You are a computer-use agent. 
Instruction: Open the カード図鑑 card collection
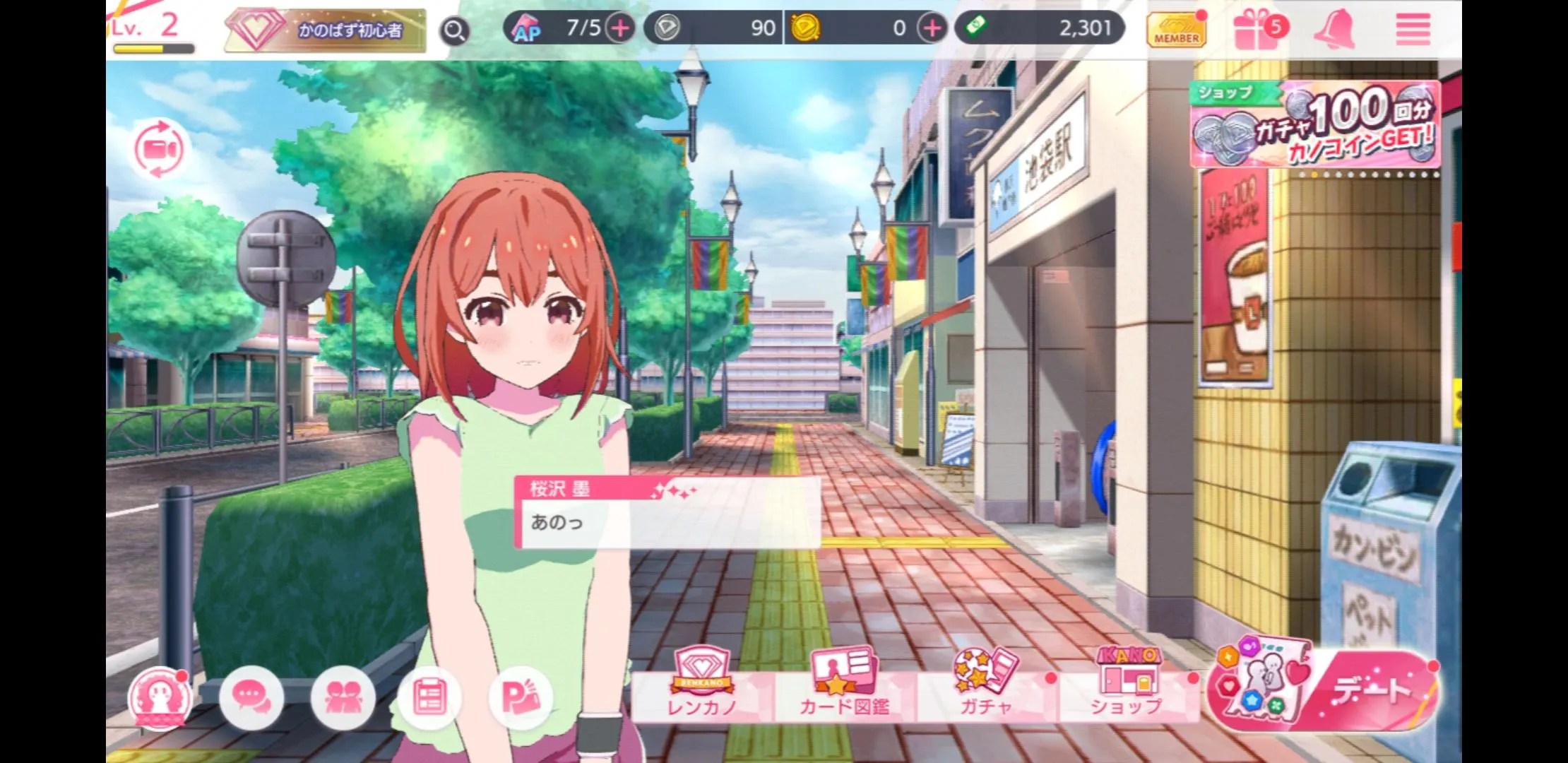[x=844, y=685]
